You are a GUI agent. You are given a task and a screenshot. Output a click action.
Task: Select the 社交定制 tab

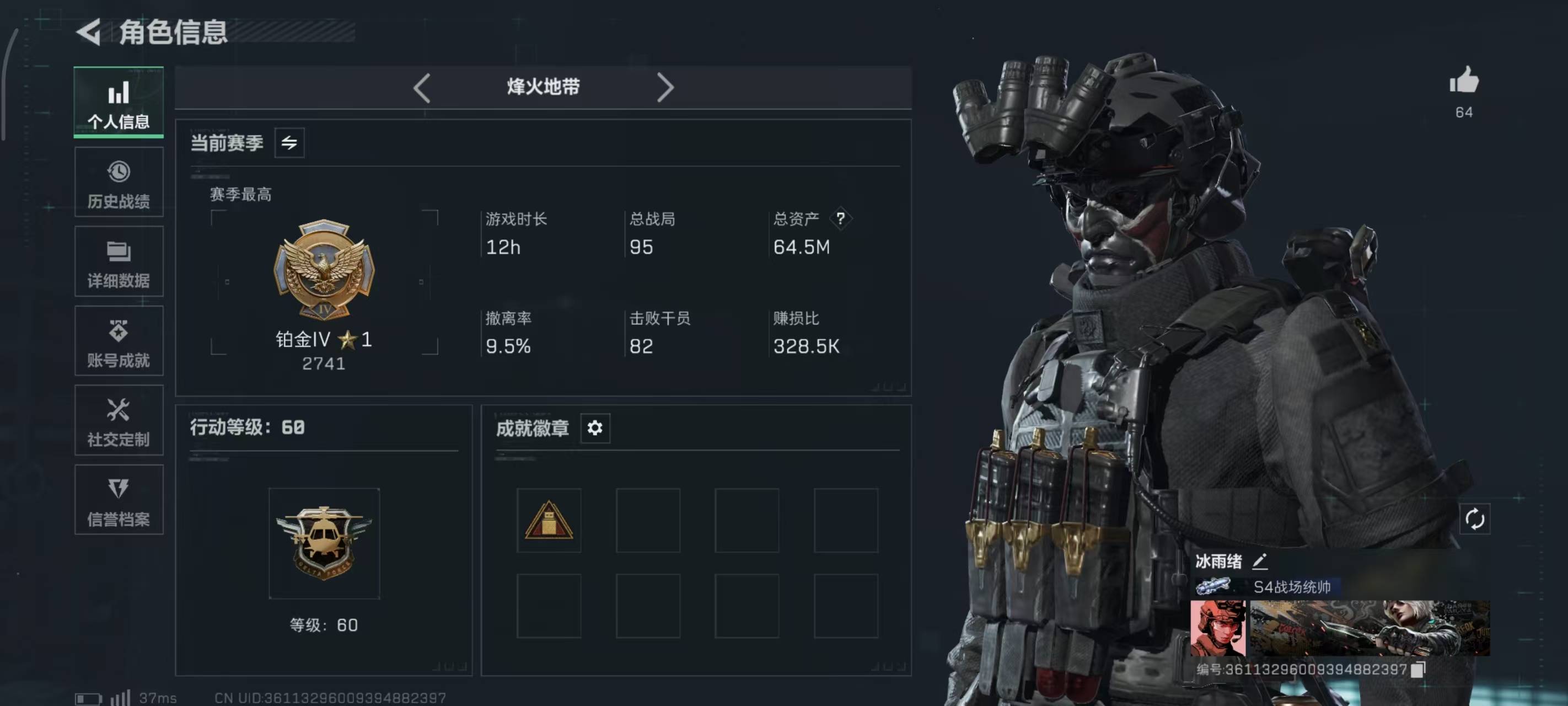point(119,420)
